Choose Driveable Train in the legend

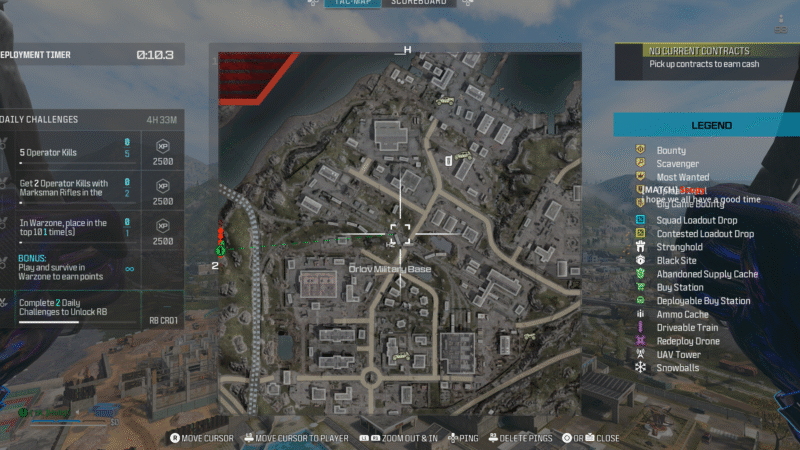coord(688,327)
